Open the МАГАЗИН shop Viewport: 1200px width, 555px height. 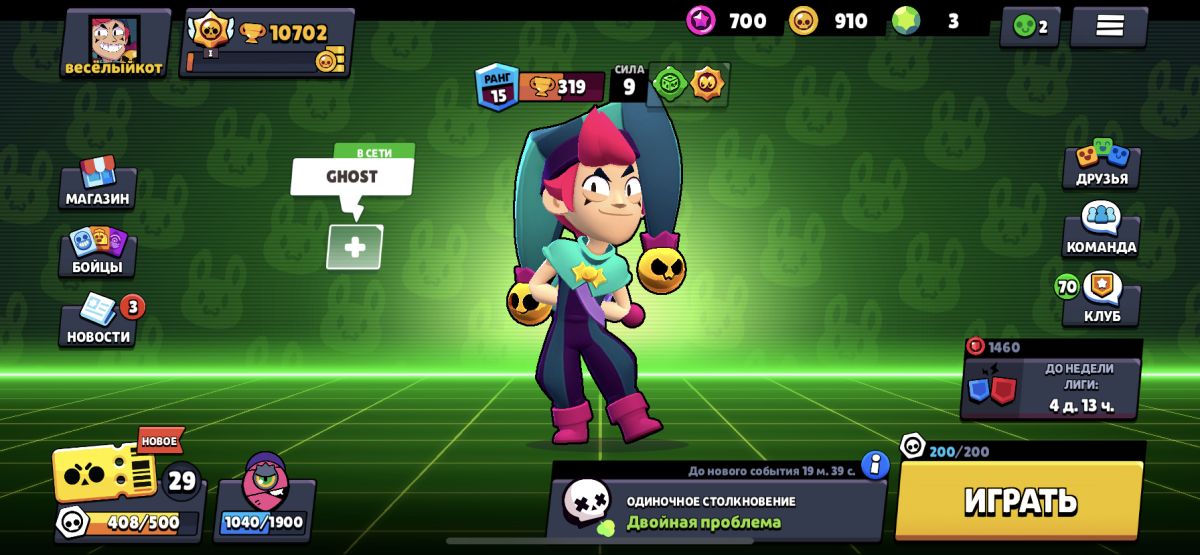tap(98, 184)
